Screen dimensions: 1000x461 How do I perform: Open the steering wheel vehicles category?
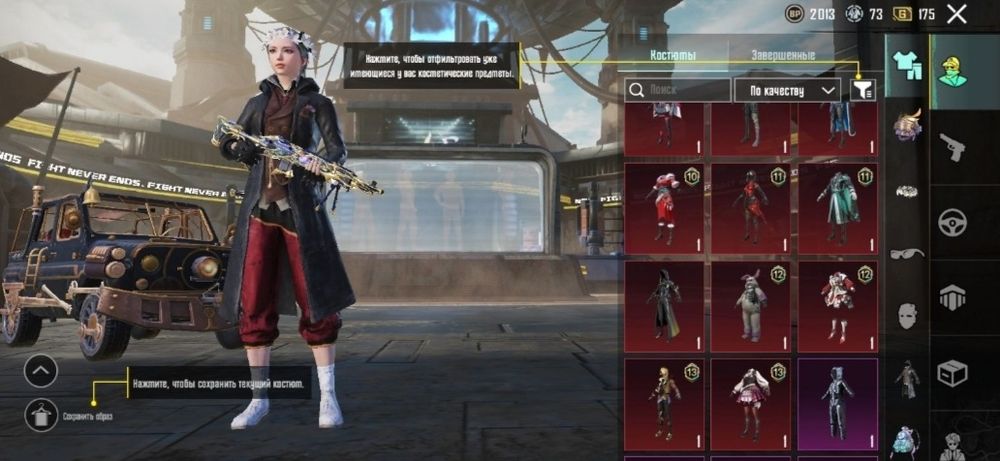(952, 222)
